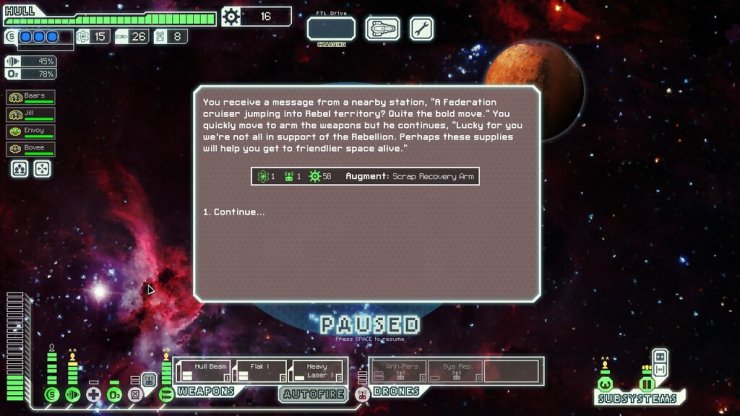This screenshot has height=416, width=740.
Task: Select crew member Jill
Action: [31, 115]
